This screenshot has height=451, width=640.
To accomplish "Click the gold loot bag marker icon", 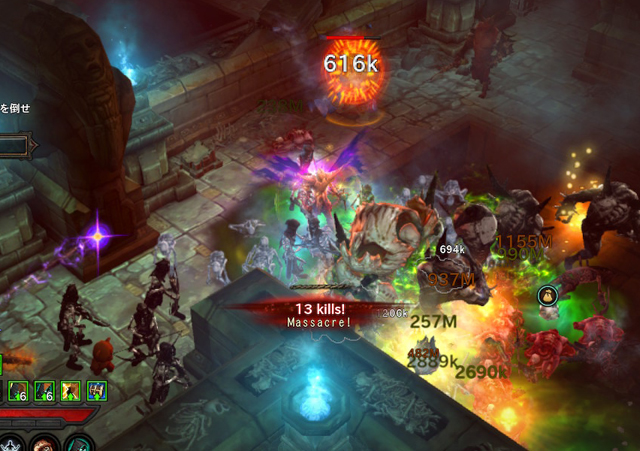I will point(547,295).
